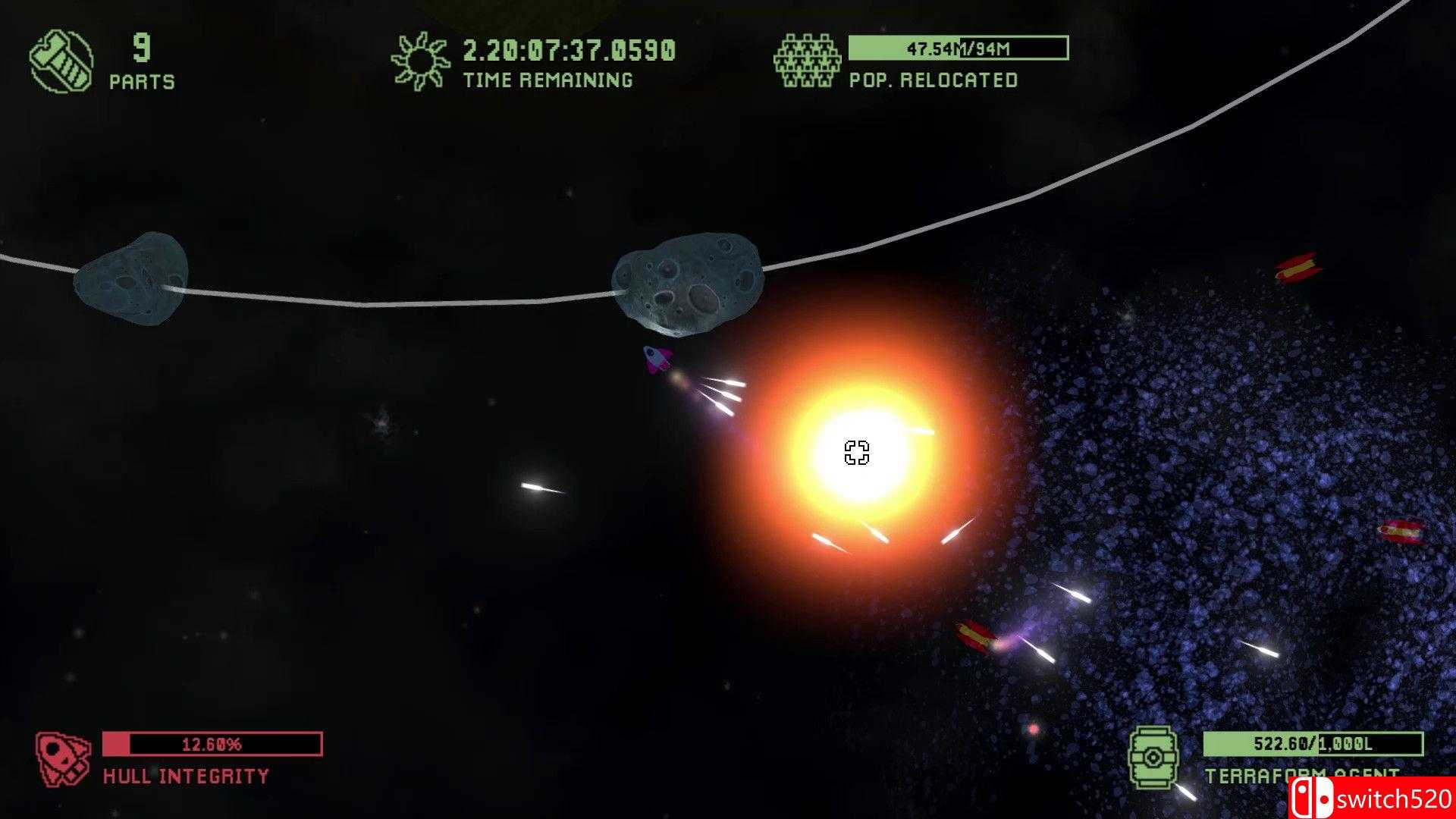Click the population crowd icon
This screenshot has height=819, width=1456.
pos(808,59)
